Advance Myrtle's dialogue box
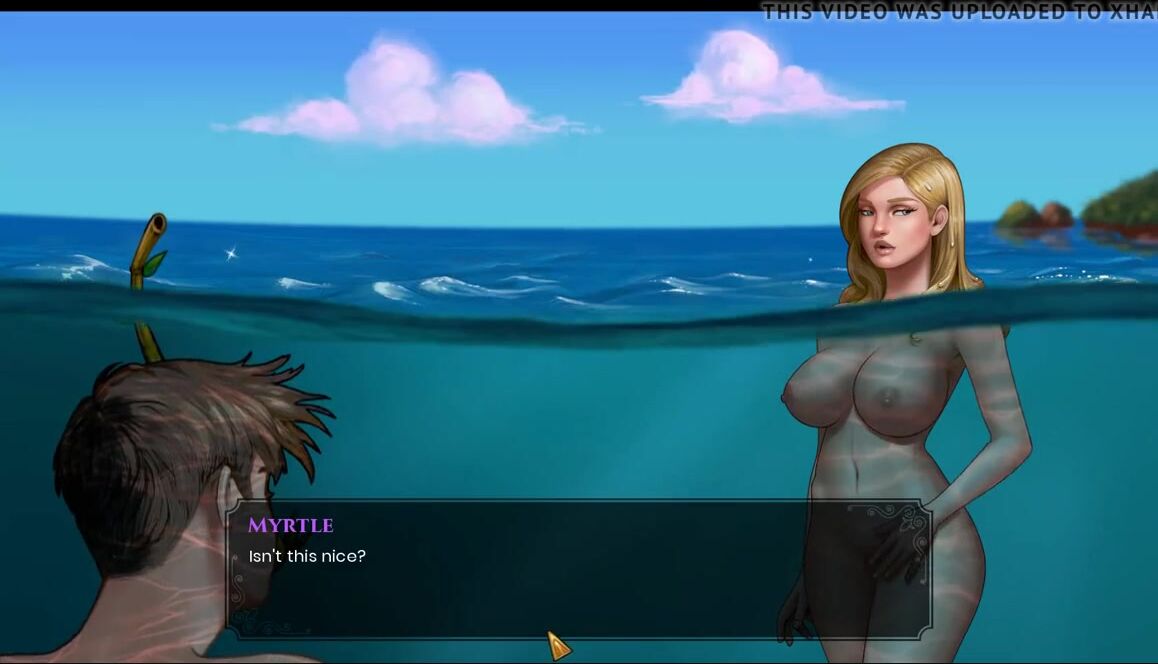This screenshot has width=1158, height=664. click(558, 645)
